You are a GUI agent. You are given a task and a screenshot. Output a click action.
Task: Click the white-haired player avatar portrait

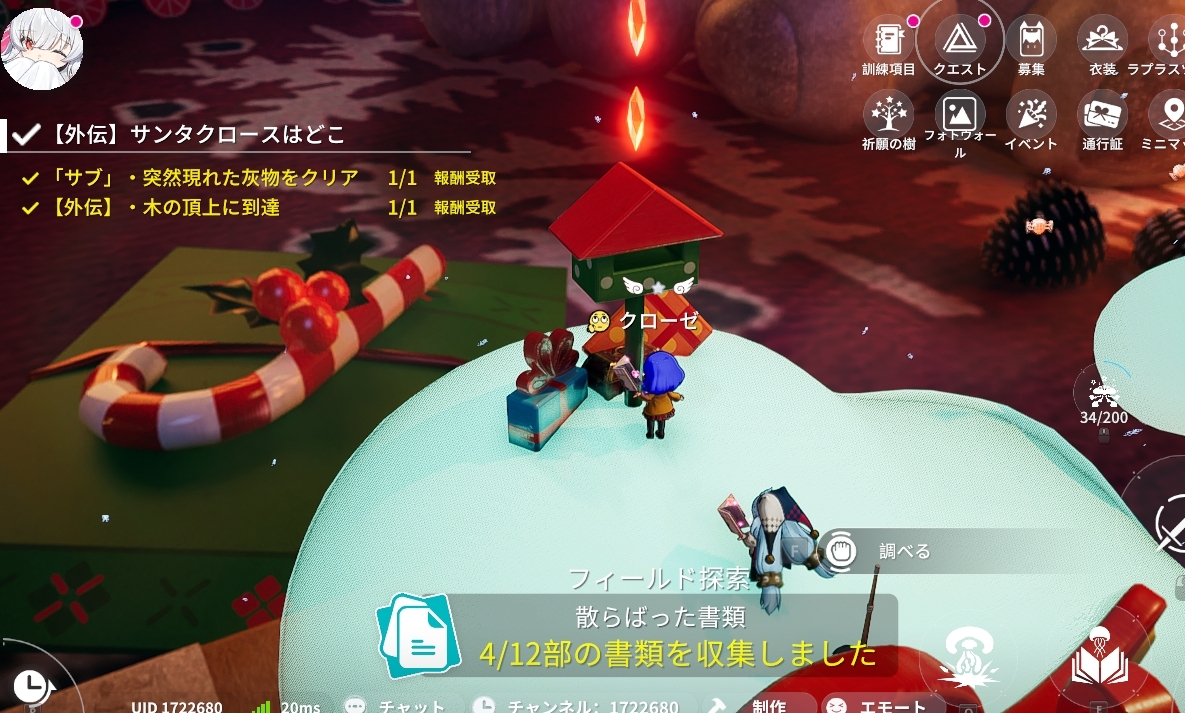click(x=41, y=47)
